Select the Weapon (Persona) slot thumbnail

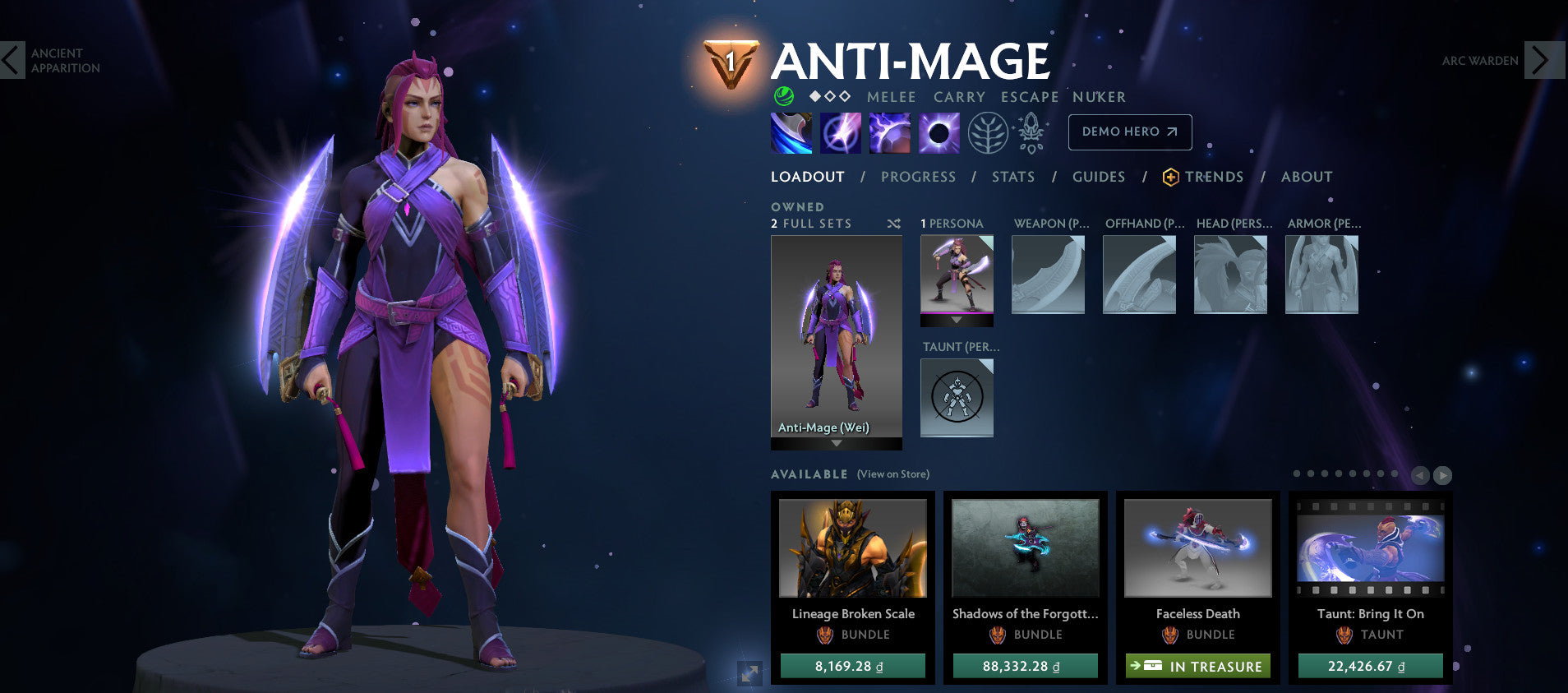tap(1048, 275)
